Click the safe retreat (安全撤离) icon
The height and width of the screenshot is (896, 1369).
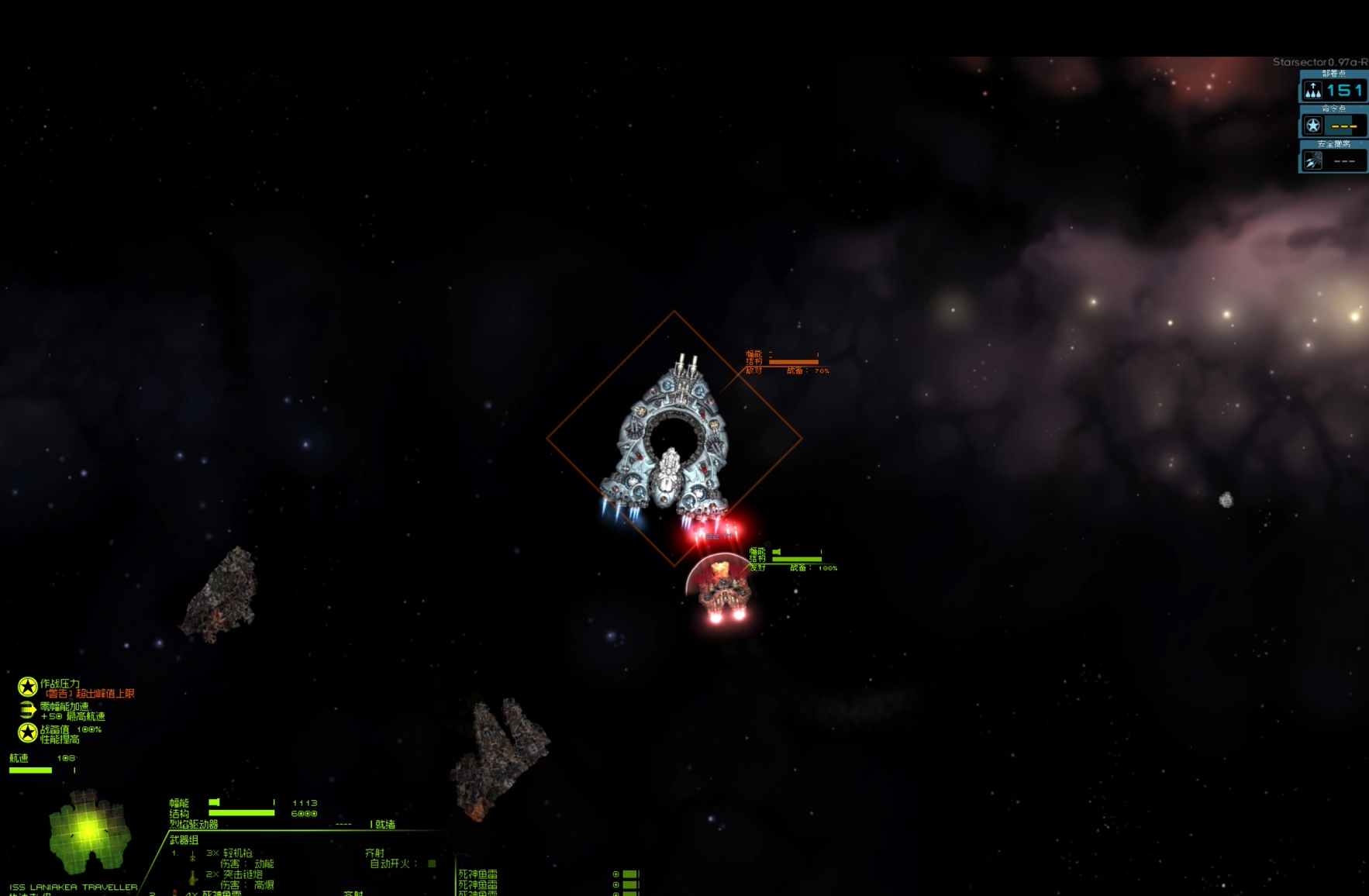(x=1312, y=160)
